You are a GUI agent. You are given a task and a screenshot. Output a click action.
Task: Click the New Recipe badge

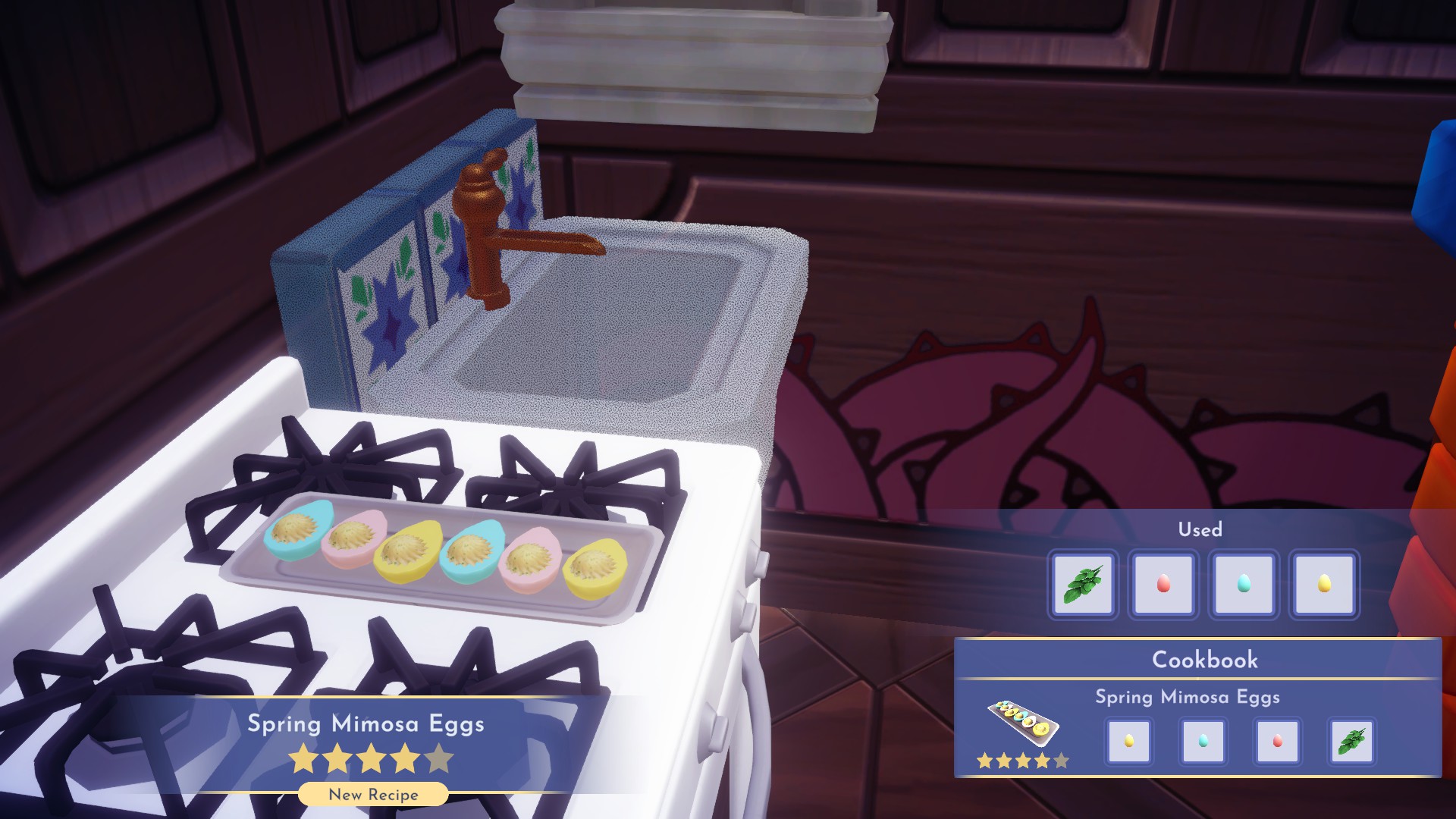[x=373, y=795]
